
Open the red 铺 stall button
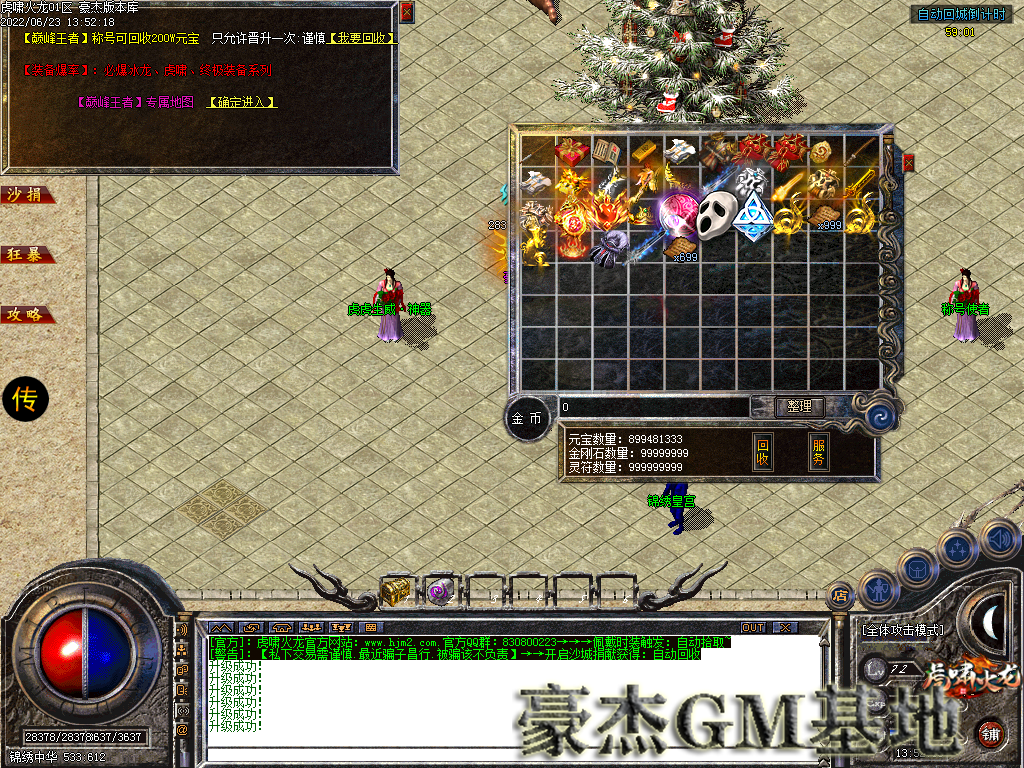click(x=991, y=733)
